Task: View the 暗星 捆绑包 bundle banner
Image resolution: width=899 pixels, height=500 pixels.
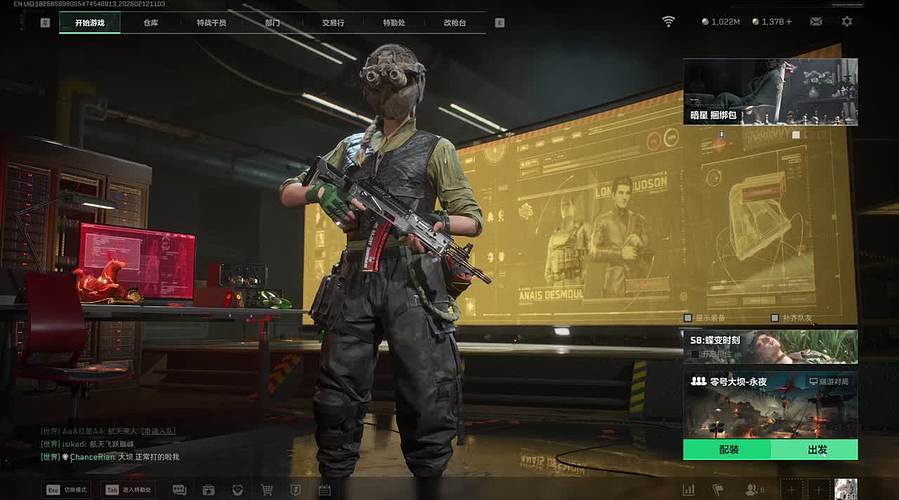Action: 770,91
